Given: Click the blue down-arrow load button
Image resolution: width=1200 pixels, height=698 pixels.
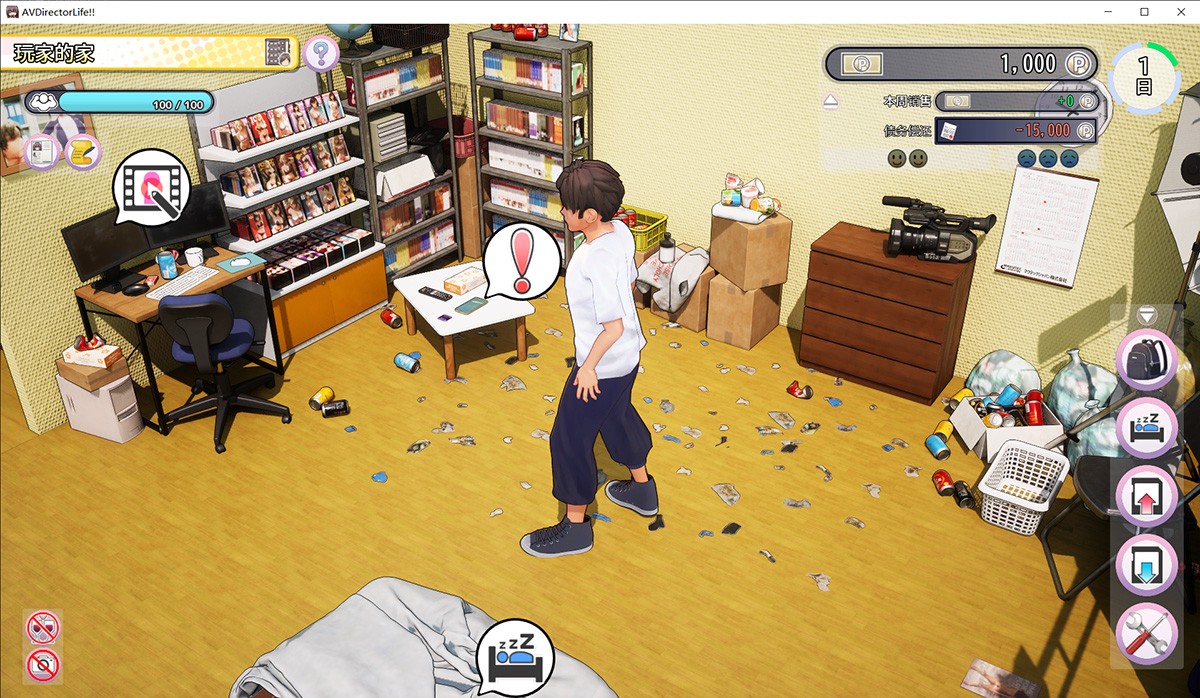Looking at the screenshot, I should click(1146, 565).
